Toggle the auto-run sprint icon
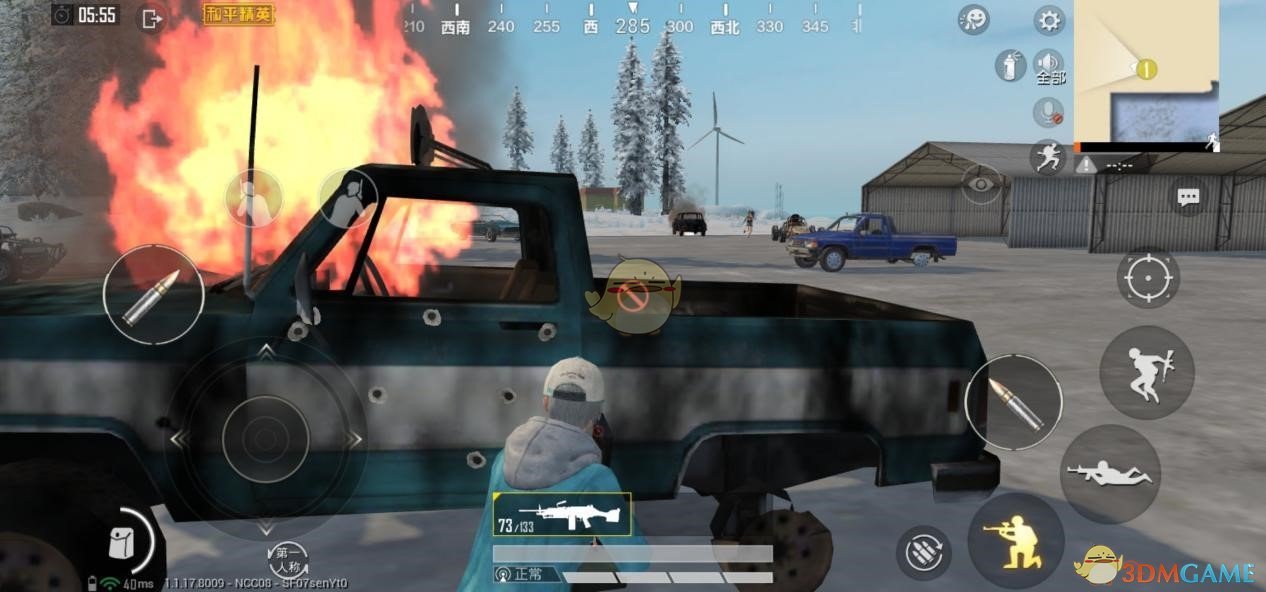 [1049, 157]
